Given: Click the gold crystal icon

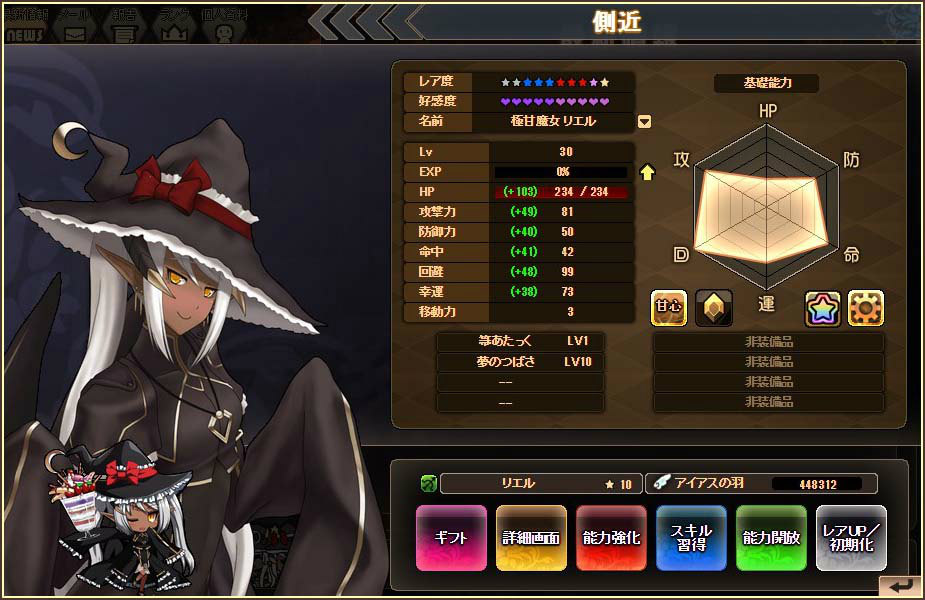Looking at the screenshot, I should pos(714,308).
